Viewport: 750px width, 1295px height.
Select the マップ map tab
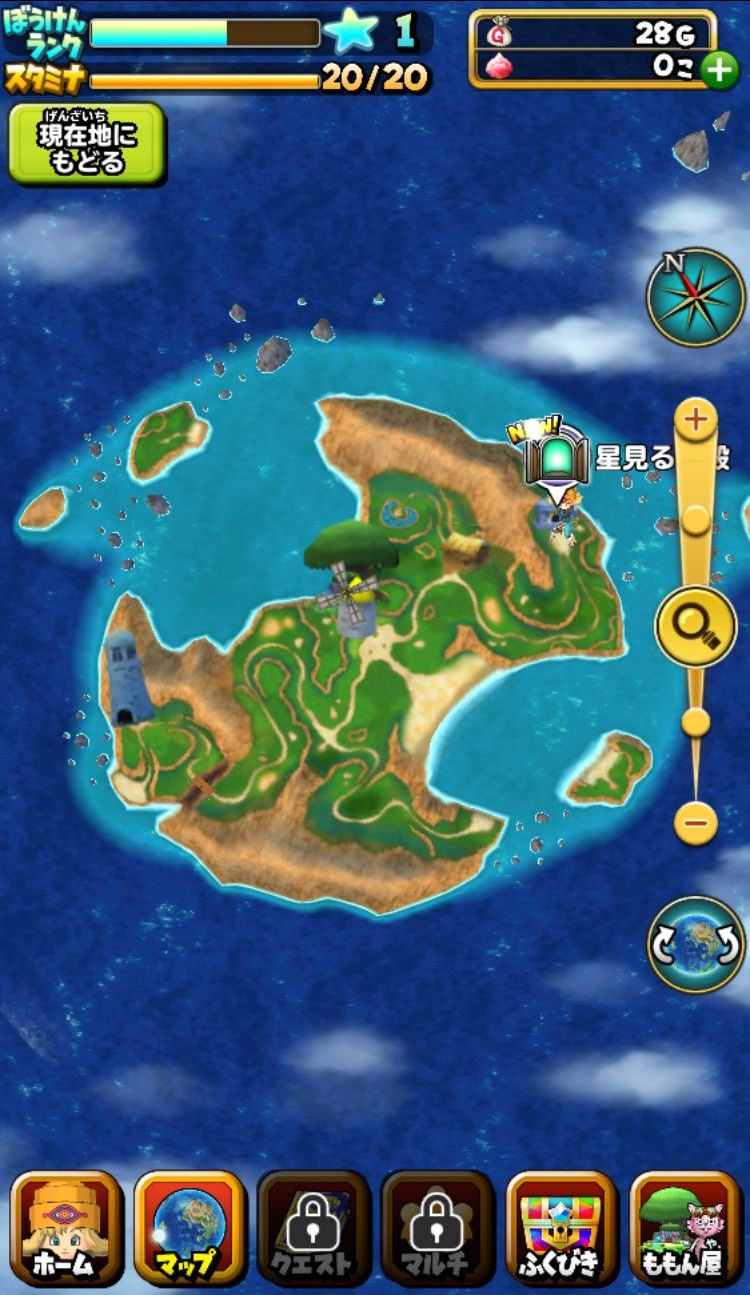tap(190, 1227)
